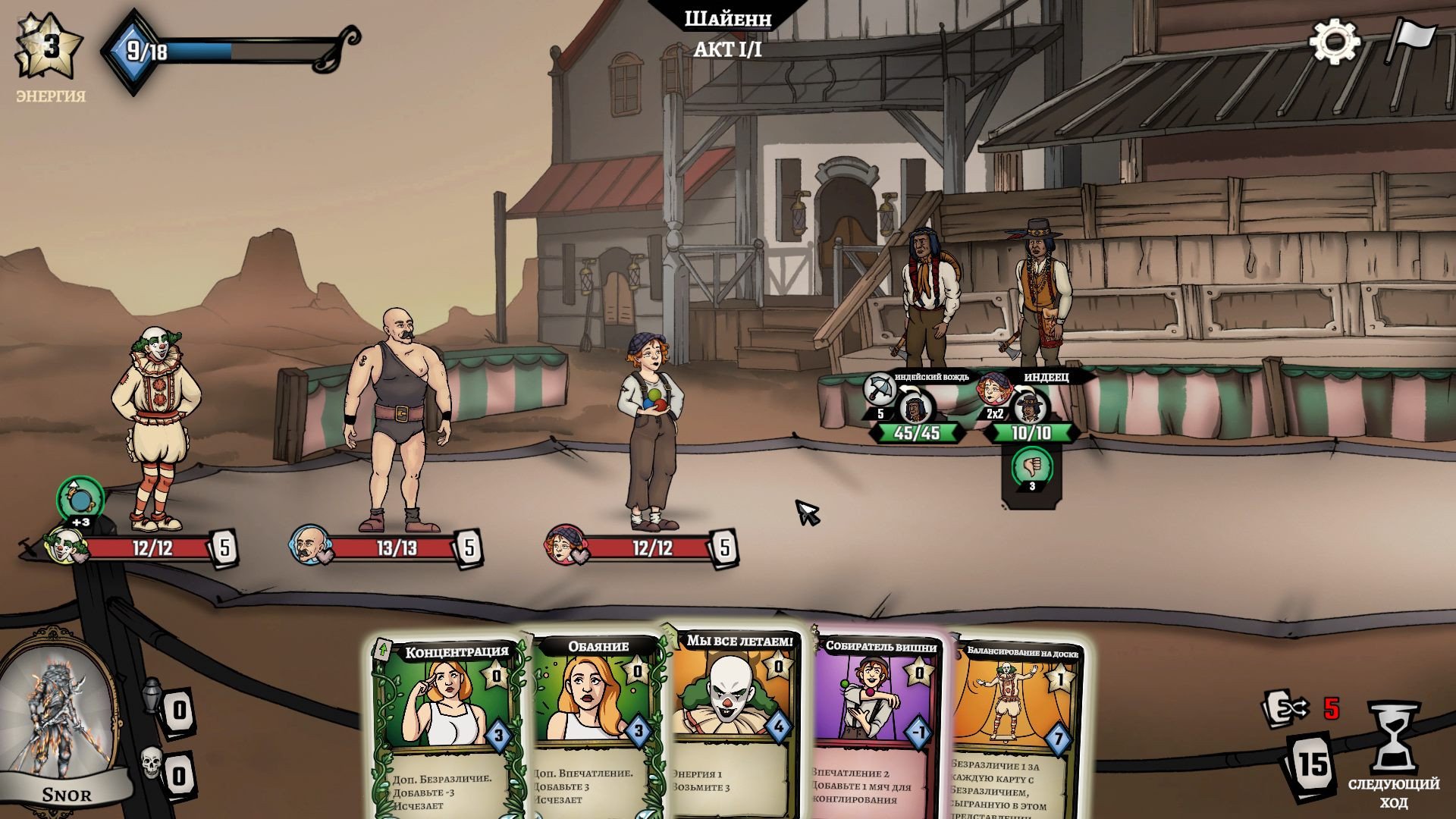
Task: Target the Индейский вождь enemy portrait
Action: (915, 409)
